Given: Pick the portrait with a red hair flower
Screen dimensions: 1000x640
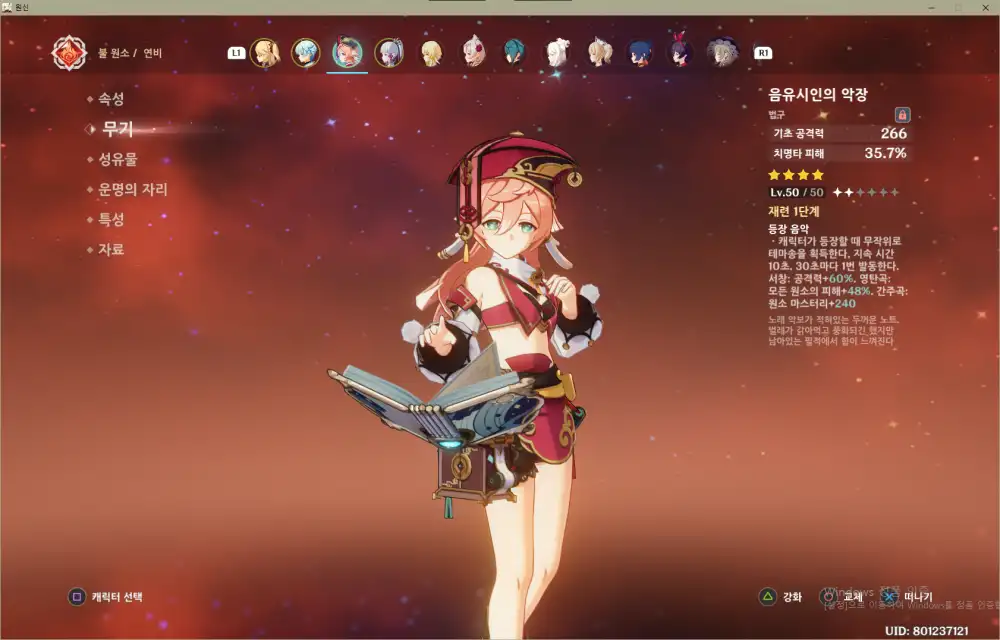Looking at the screenshot, I should point(472,52).
